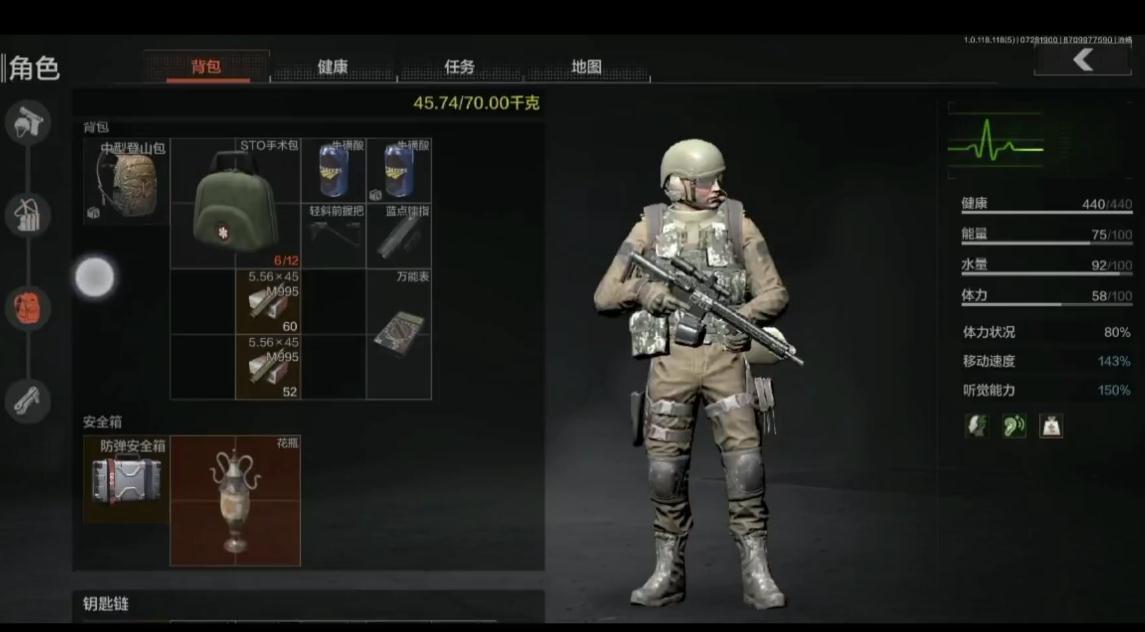Open the 任务 tasks tab
Screen dimensions: 1145x632
(459, 67)
